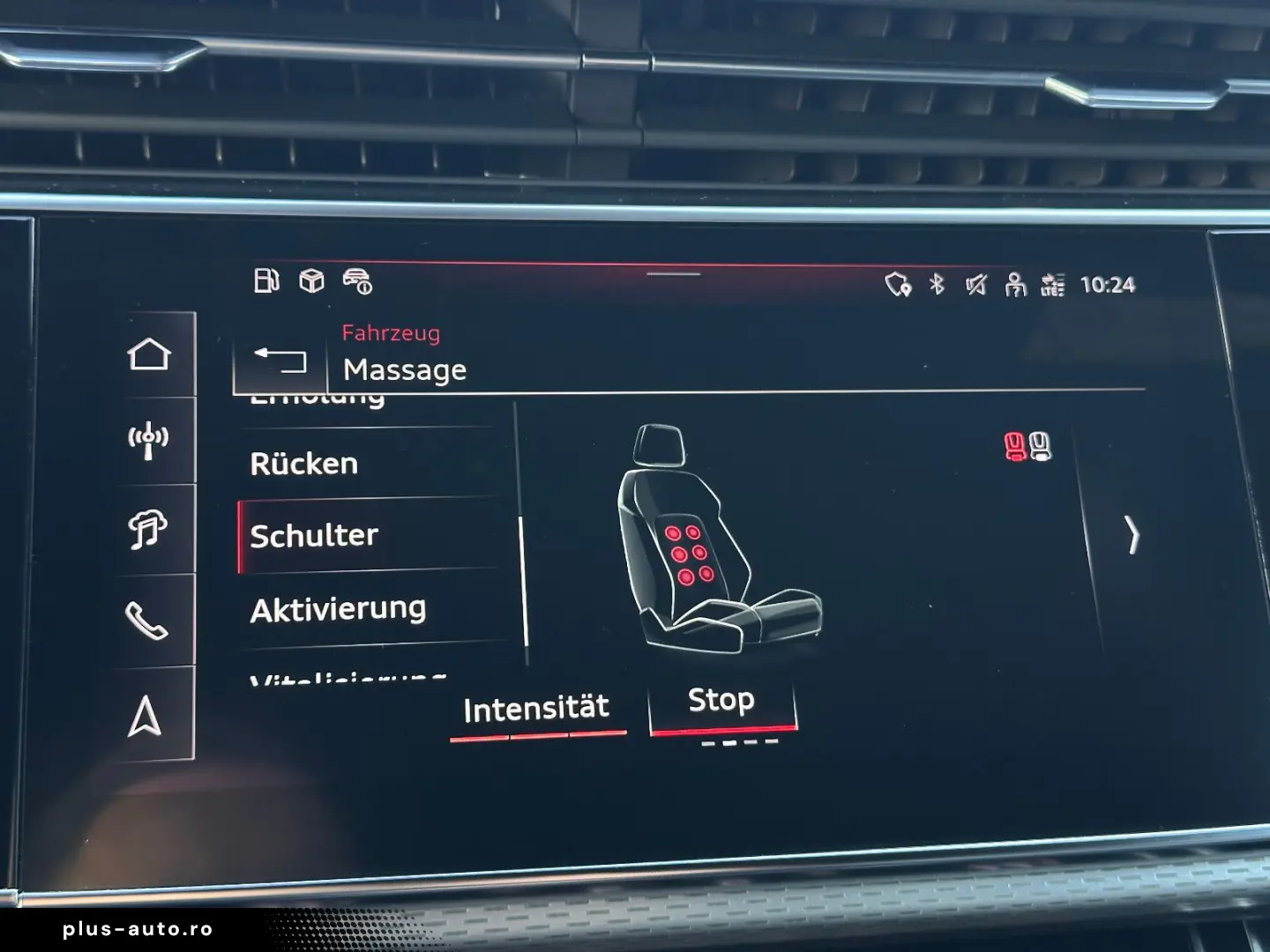The height and width of the screenshot is (952, 1270).
Task: Adjust massage strength via Intensität control
Action: [x=536, y=706]
